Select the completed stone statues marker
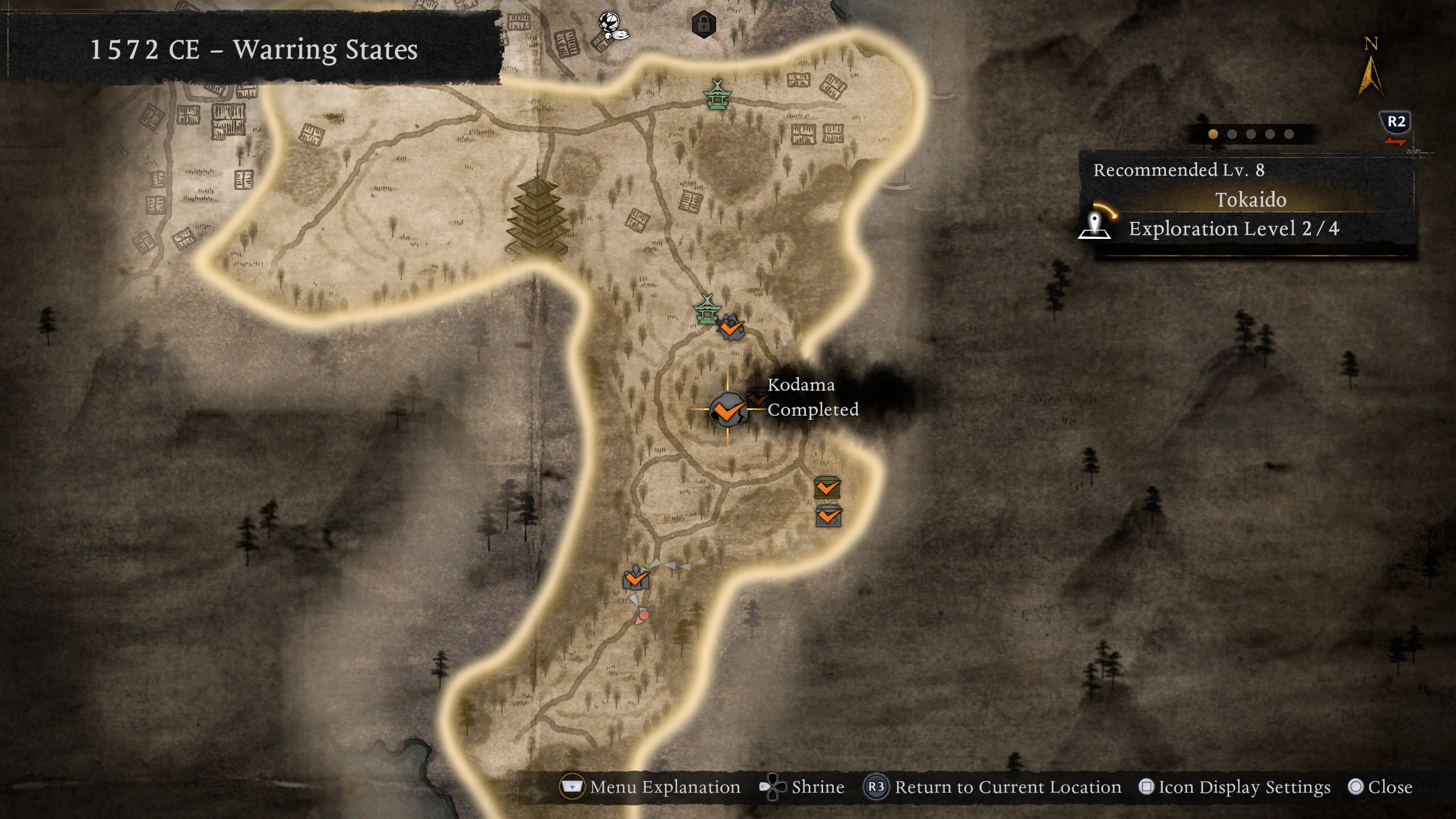 [635, 578]
